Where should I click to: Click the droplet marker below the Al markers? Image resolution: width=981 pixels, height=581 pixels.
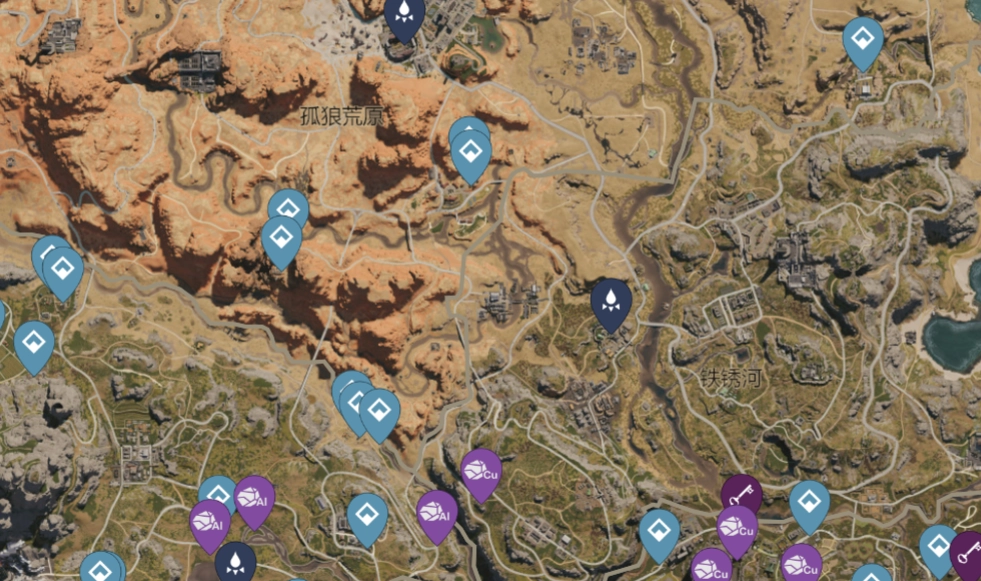235,560
